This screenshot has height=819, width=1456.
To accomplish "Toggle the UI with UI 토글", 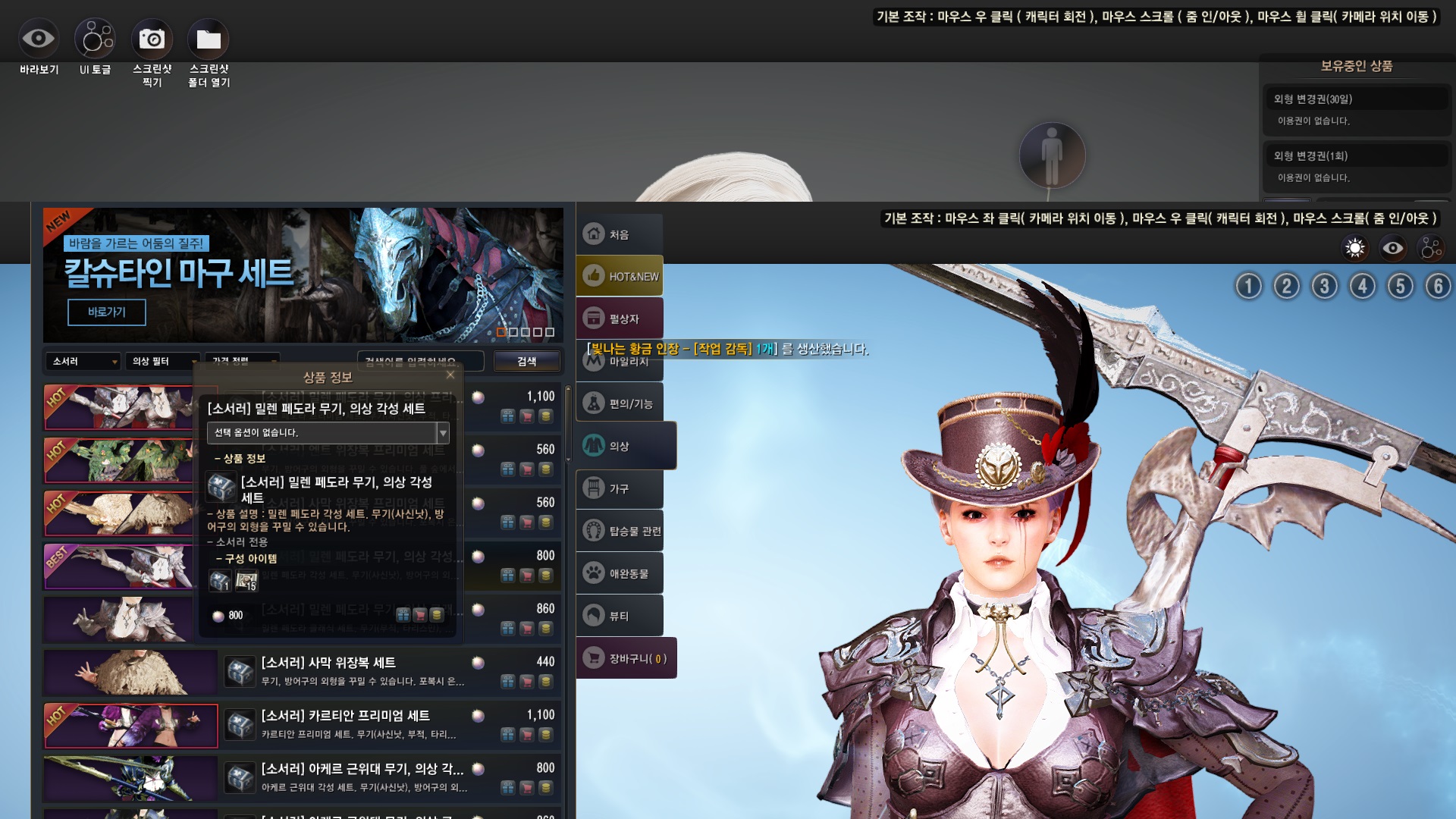I will [x=95, y=39].
